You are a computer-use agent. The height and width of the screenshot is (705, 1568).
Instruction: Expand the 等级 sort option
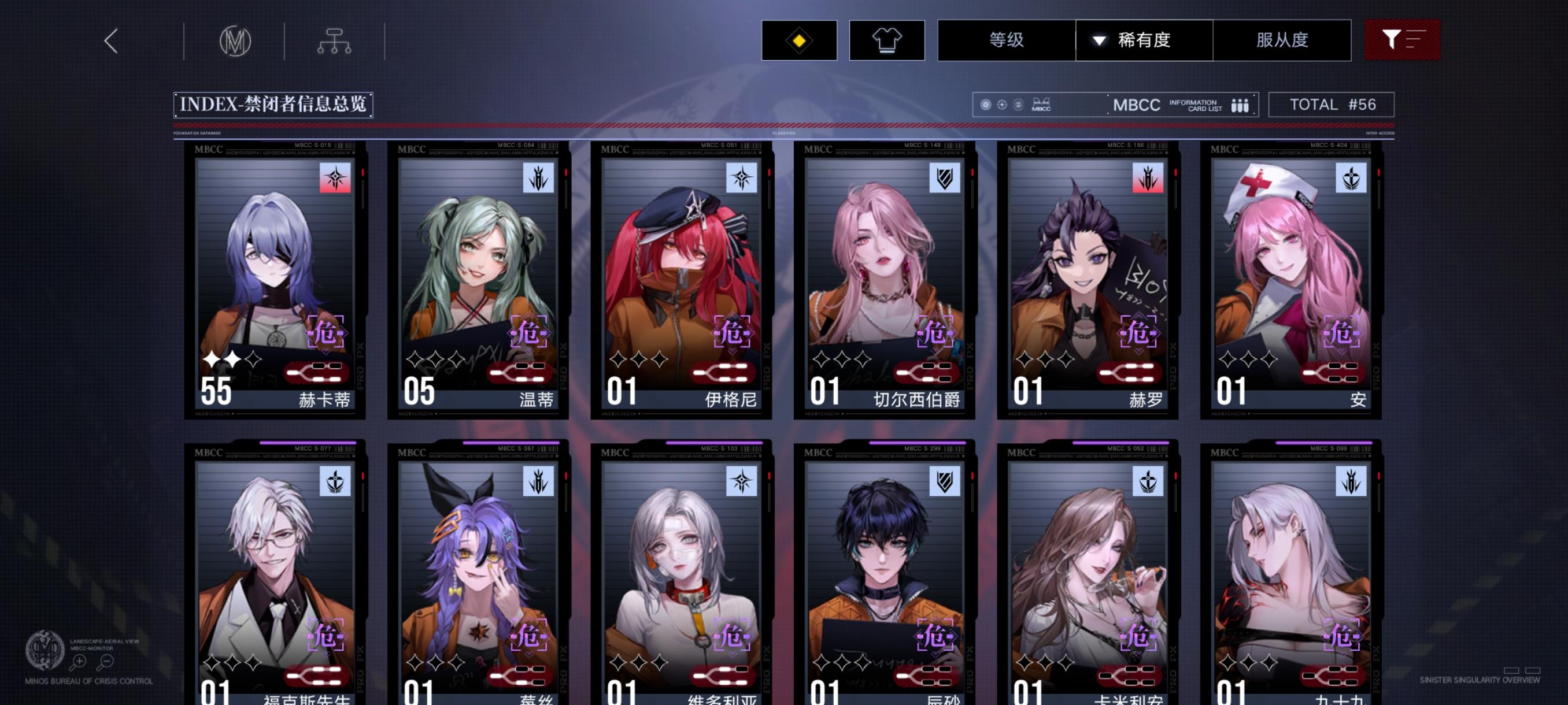[x=1007, y=40]
